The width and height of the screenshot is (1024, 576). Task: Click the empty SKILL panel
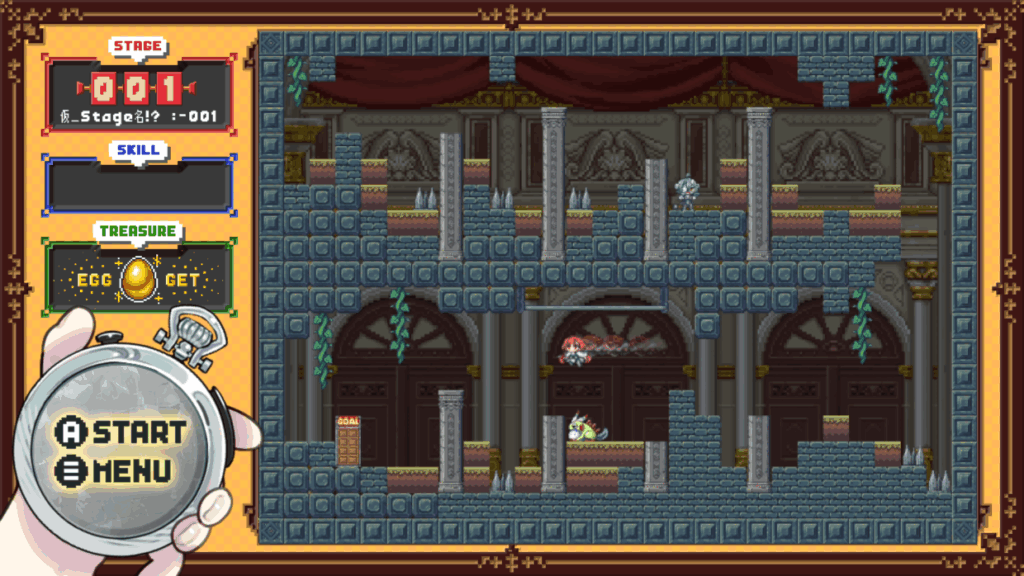tap(139, 185)
